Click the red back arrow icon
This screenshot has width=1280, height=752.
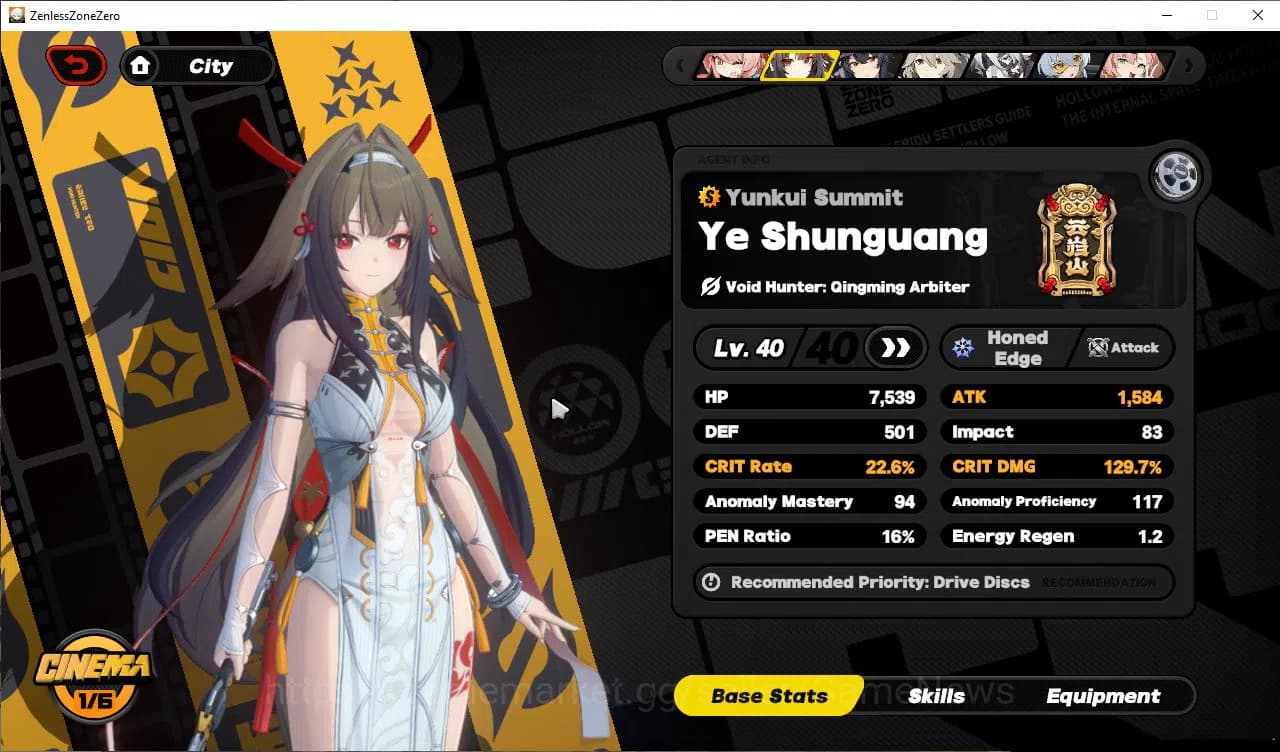pos(76,64)
